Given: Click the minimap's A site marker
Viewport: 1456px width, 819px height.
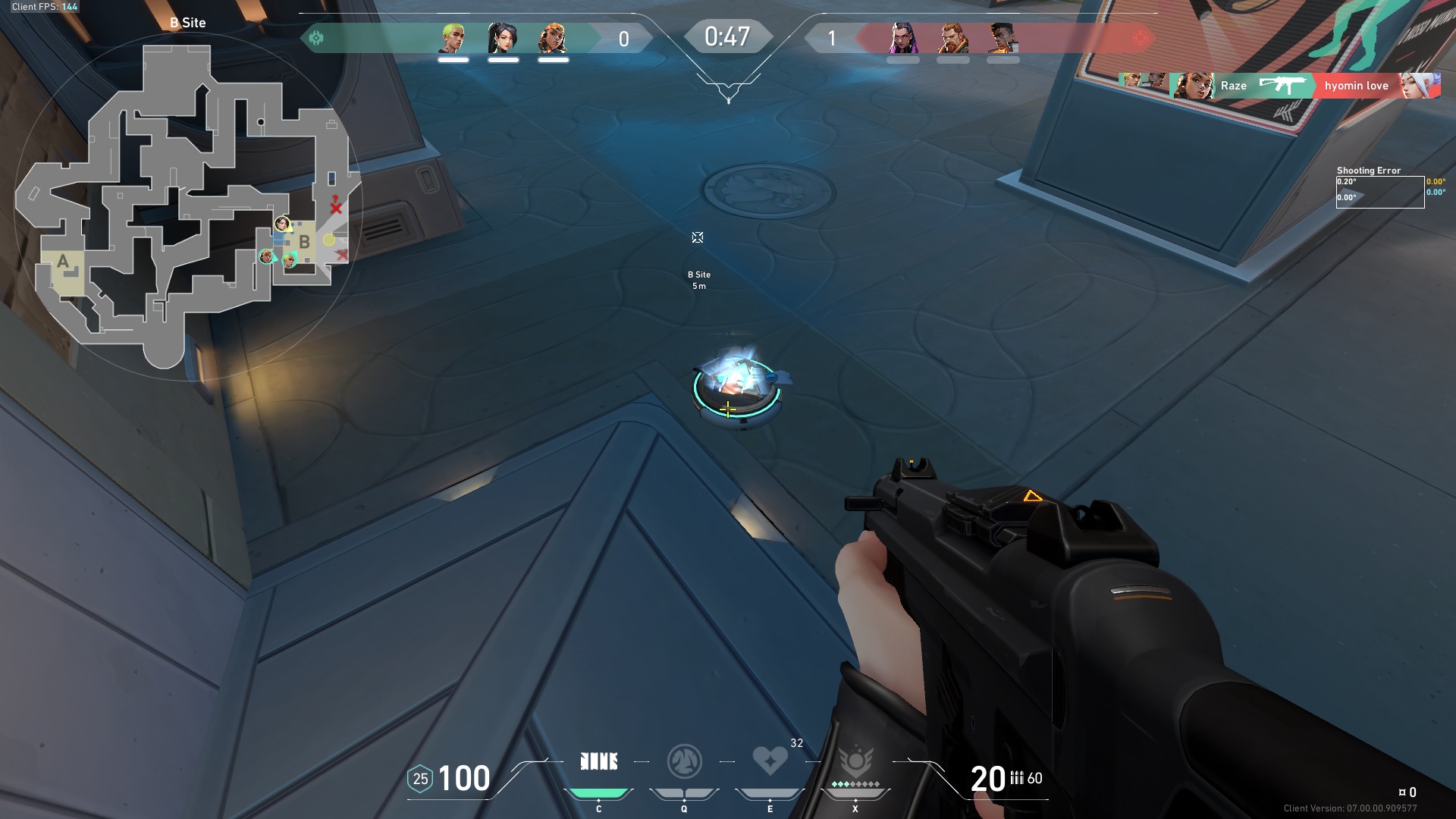Looking at the screenshot, I should [64, 262].
